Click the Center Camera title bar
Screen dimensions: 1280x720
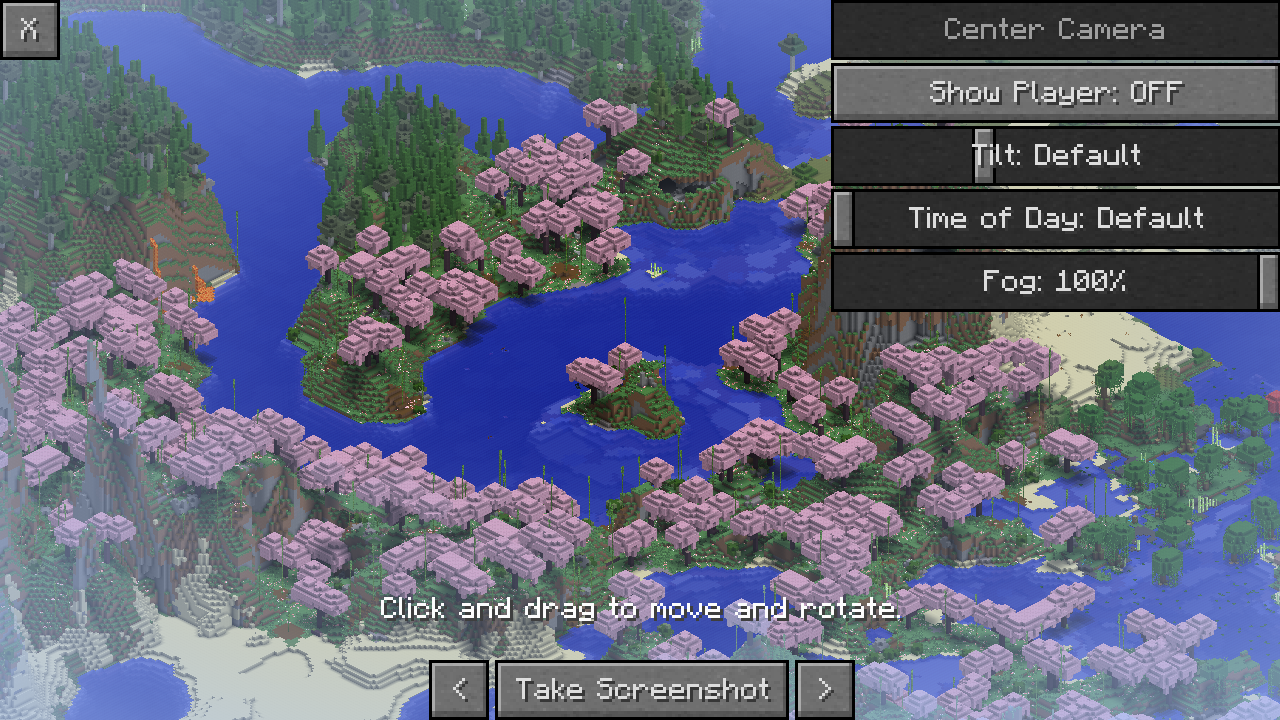point(1054,29)
